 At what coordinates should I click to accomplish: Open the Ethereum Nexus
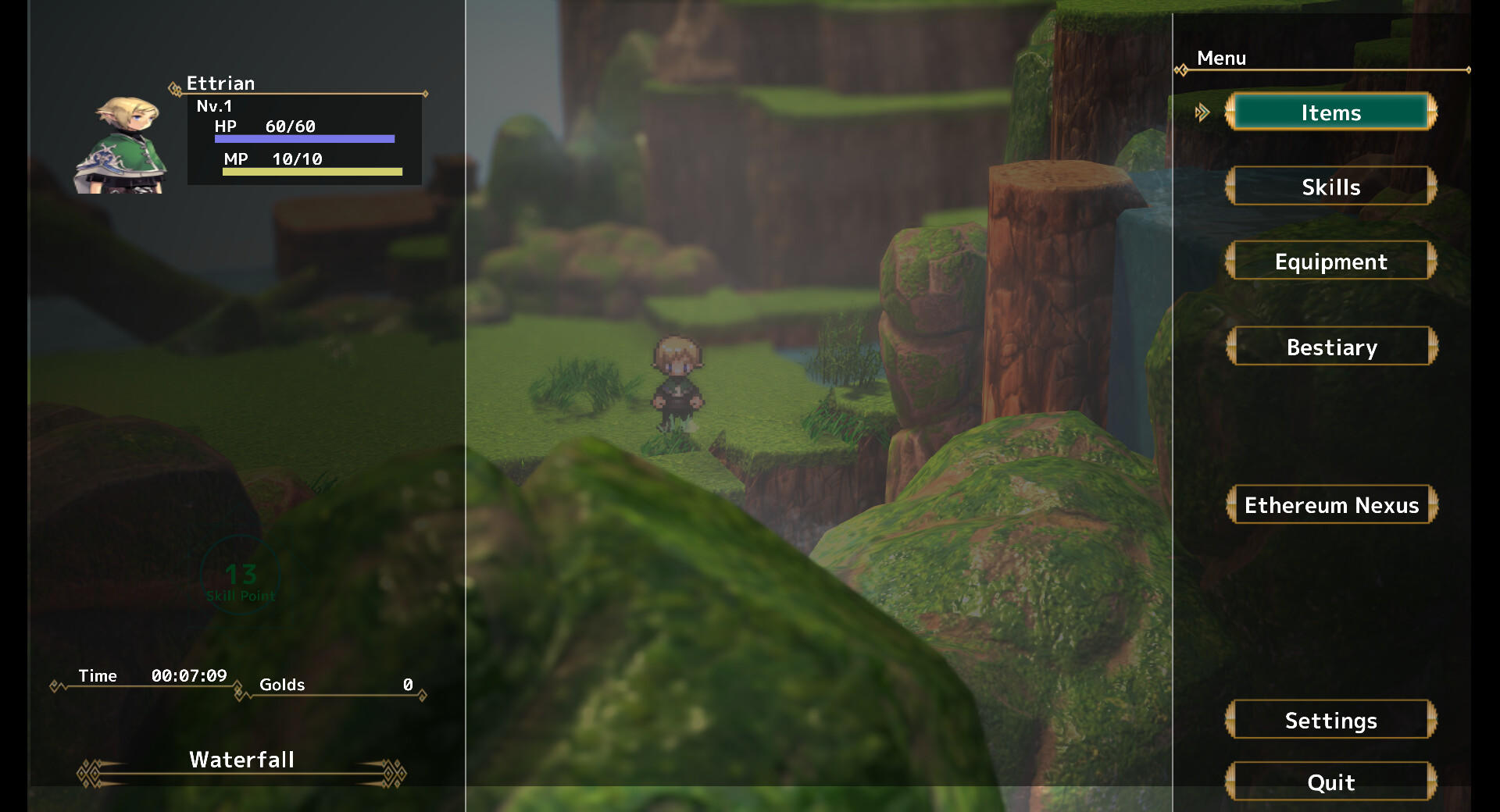1332,504
